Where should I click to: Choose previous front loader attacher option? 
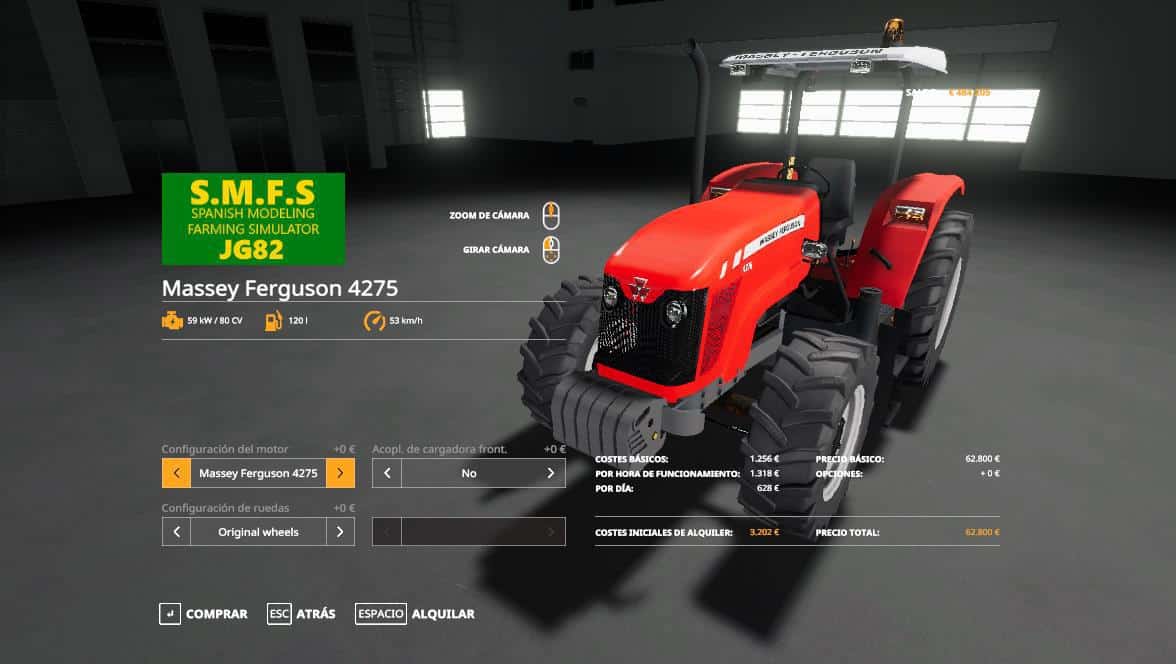point(387,473)
